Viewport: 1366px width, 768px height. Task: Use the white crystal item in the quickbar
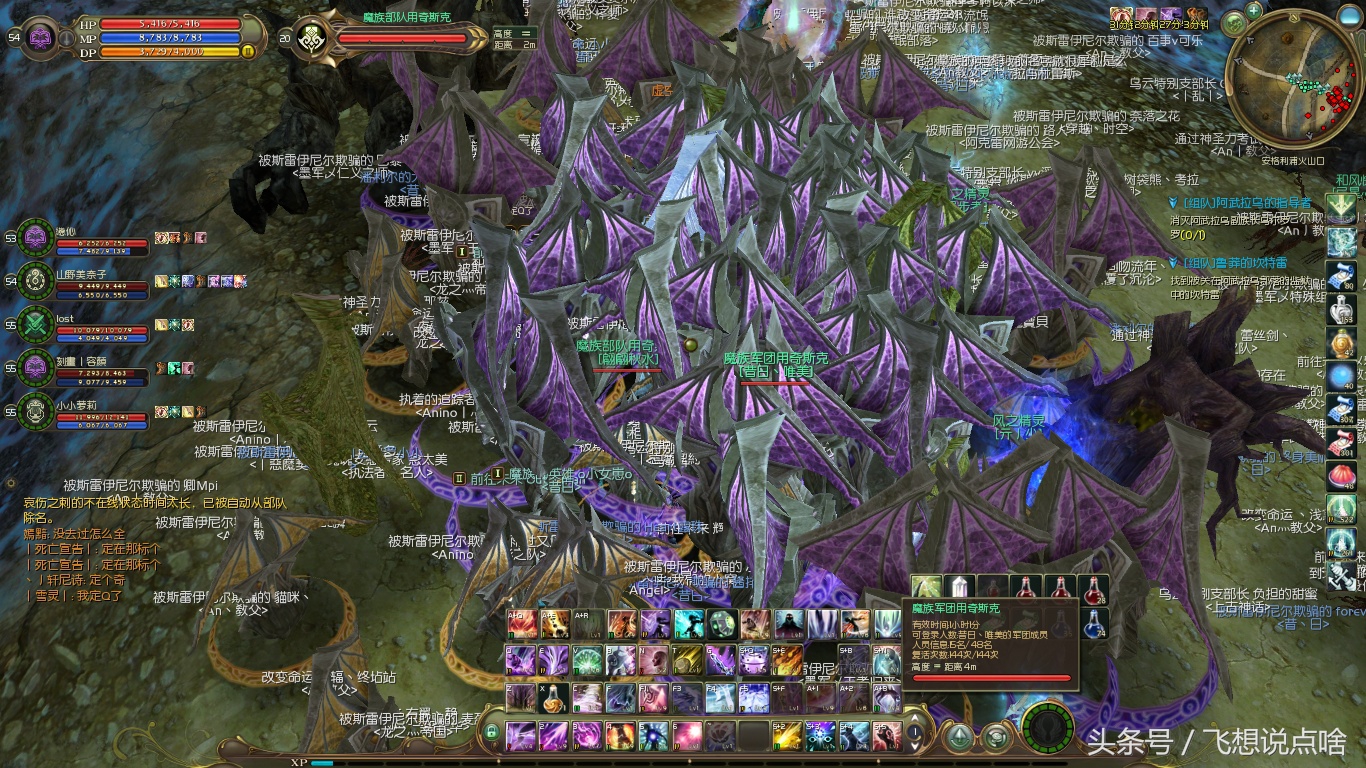click(960, 588)
